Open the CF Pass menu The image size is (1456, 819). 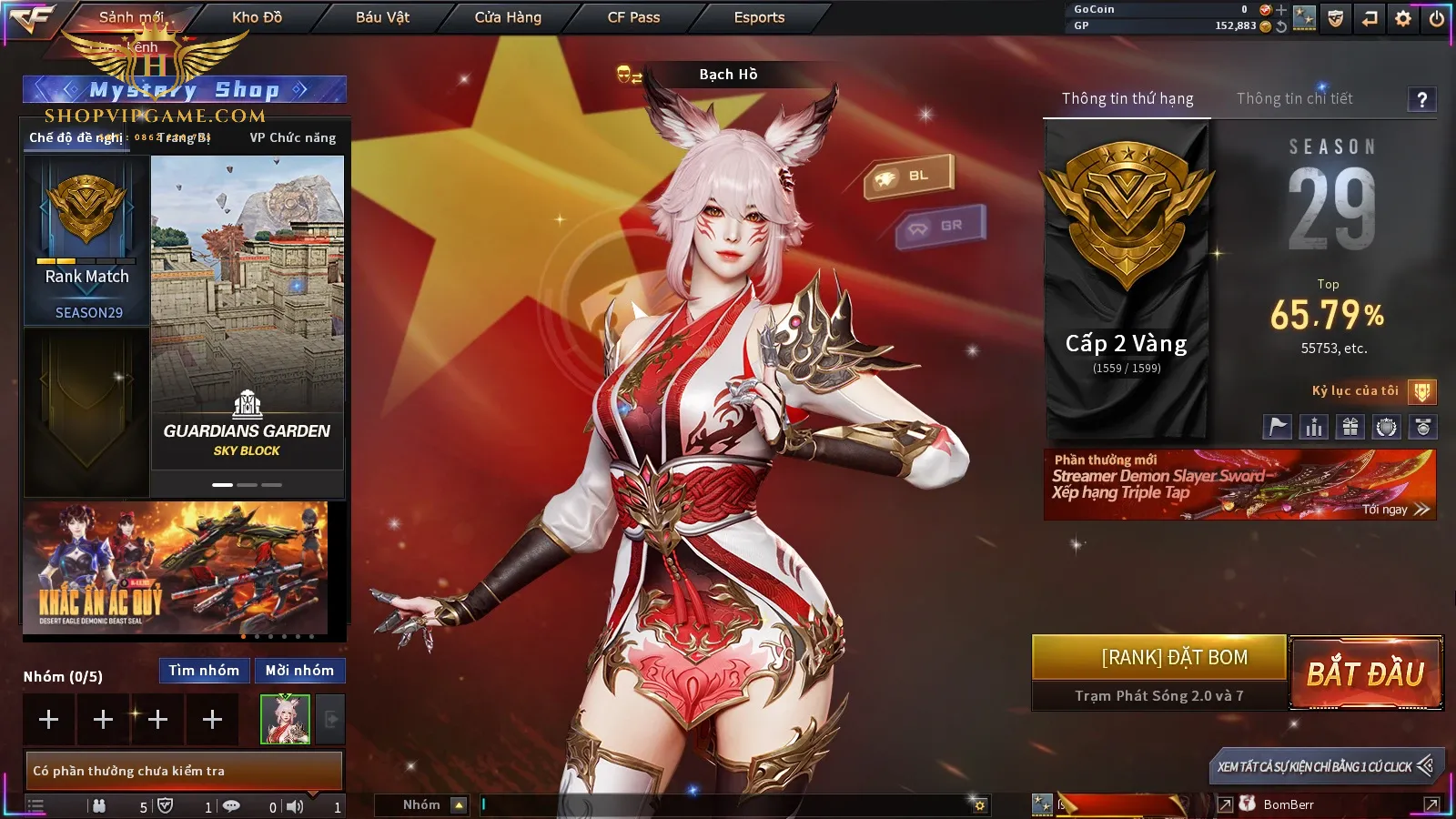[633, 17]
